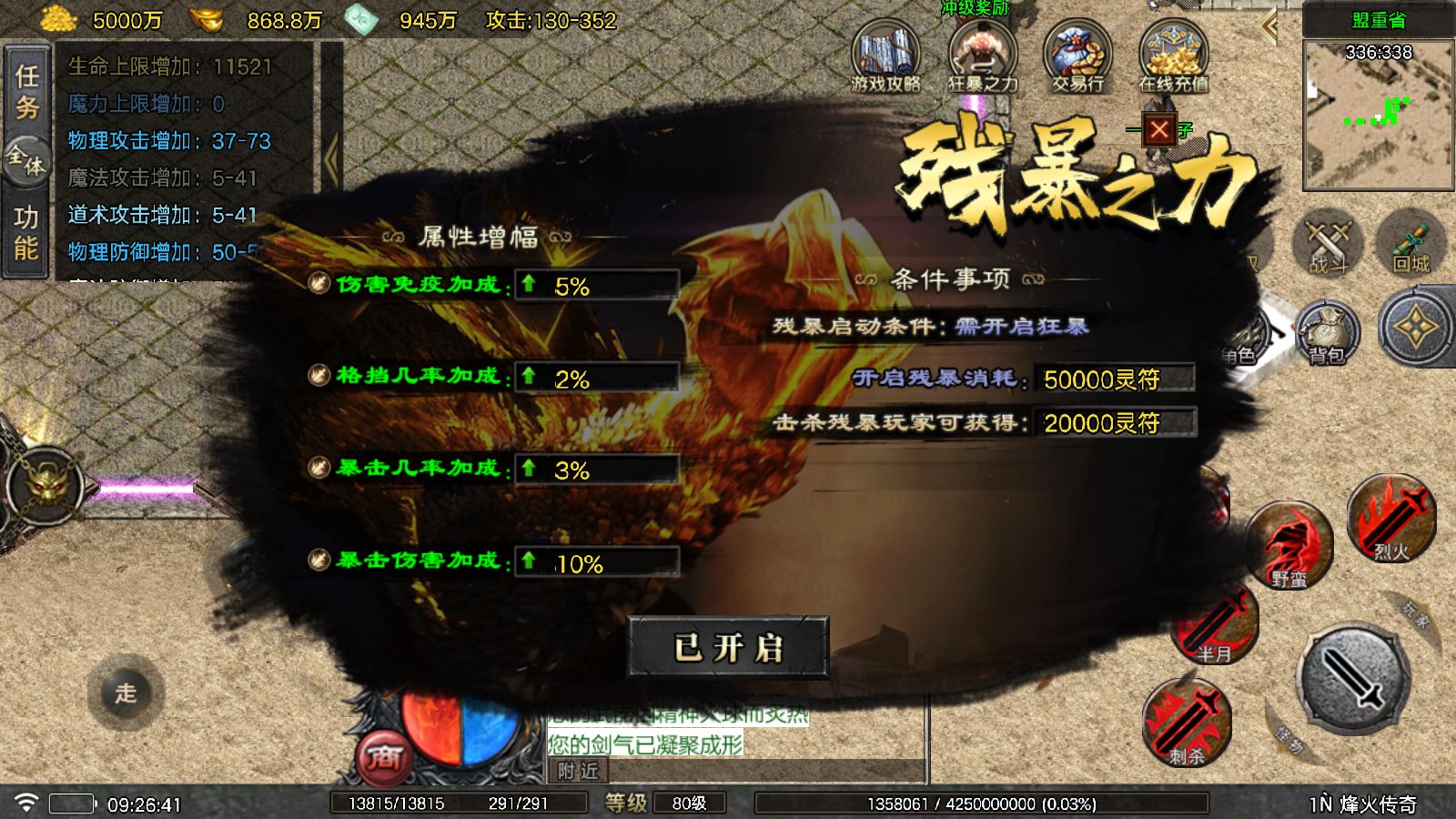Click the 已开启 button

728,648
